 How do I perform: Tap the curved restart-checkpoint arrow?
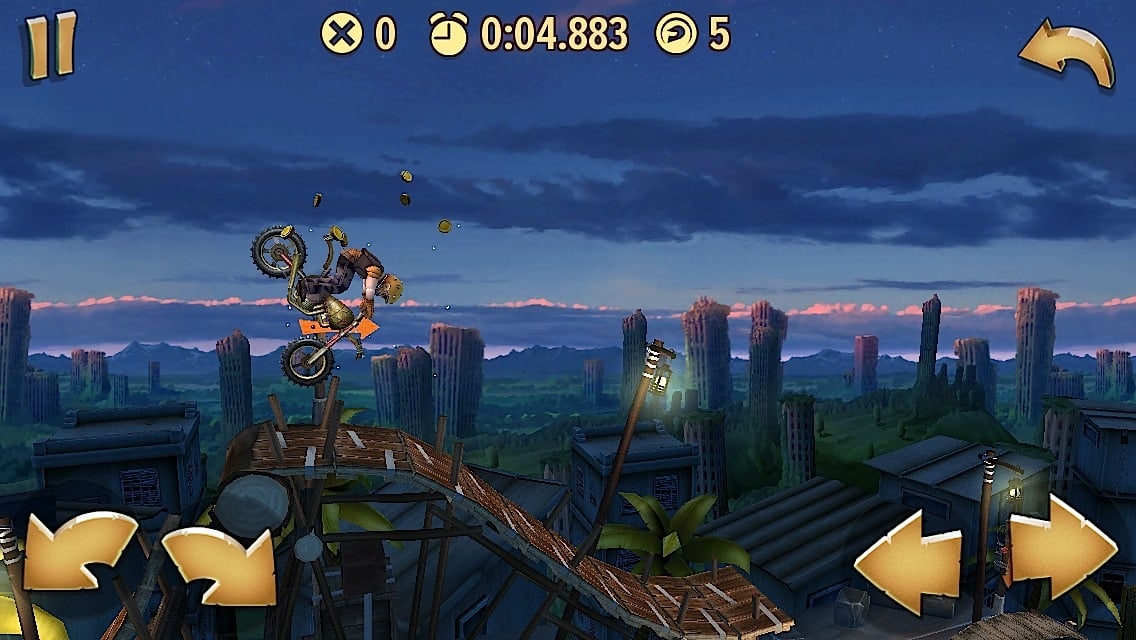1067,53
